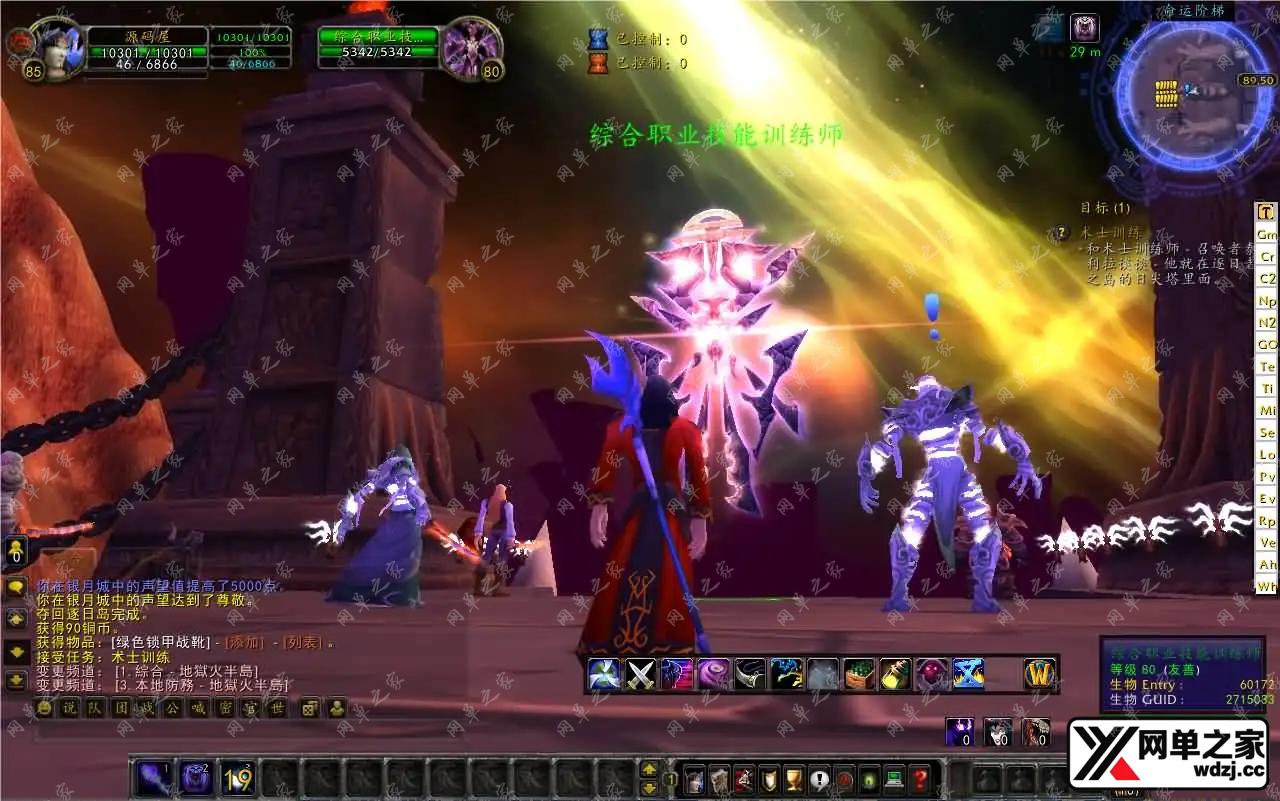The height and width of the screenshot is (801, 1280).
Task: Cast the purple swirl spell
Action: pos(713,674)
